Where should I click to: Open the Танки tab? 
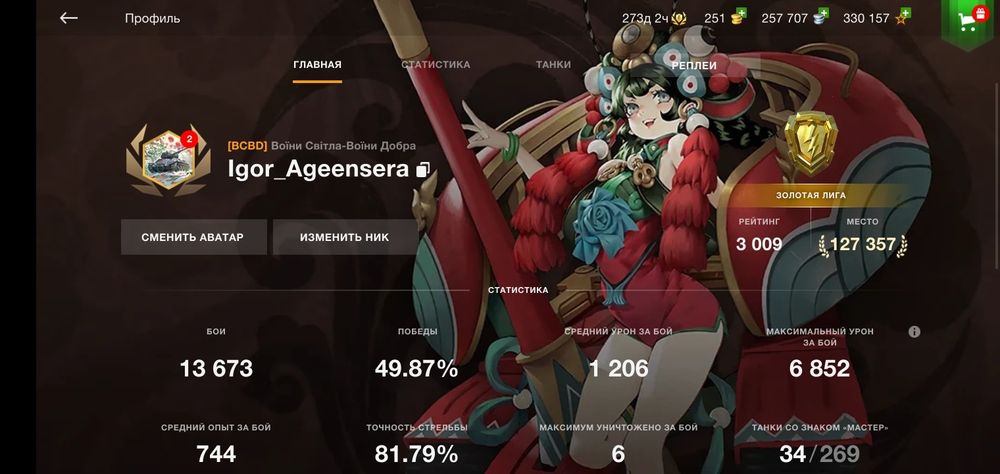(x=553, y=65)
